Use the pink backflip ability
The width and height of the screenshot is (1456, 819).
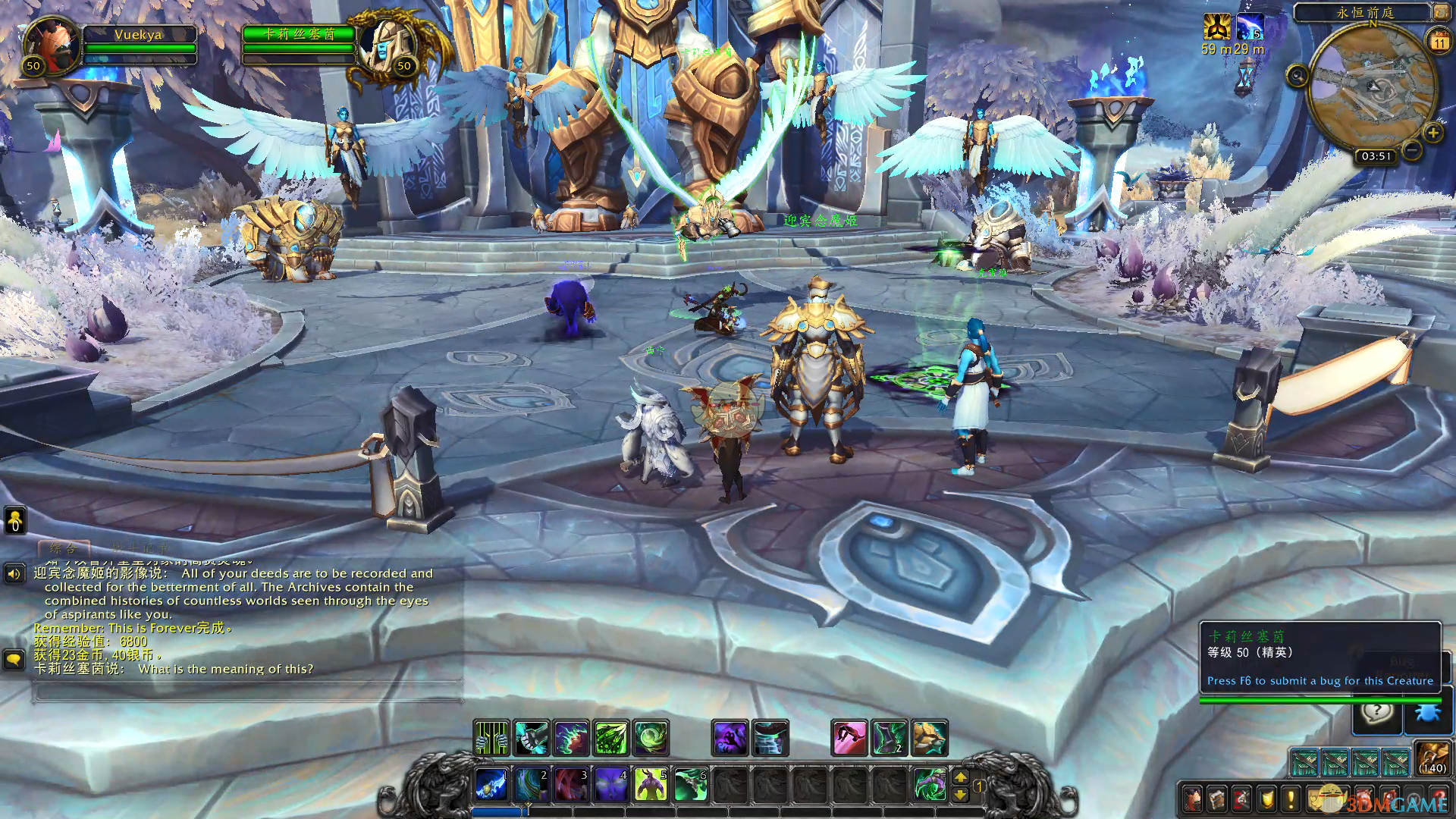(849, 738)
